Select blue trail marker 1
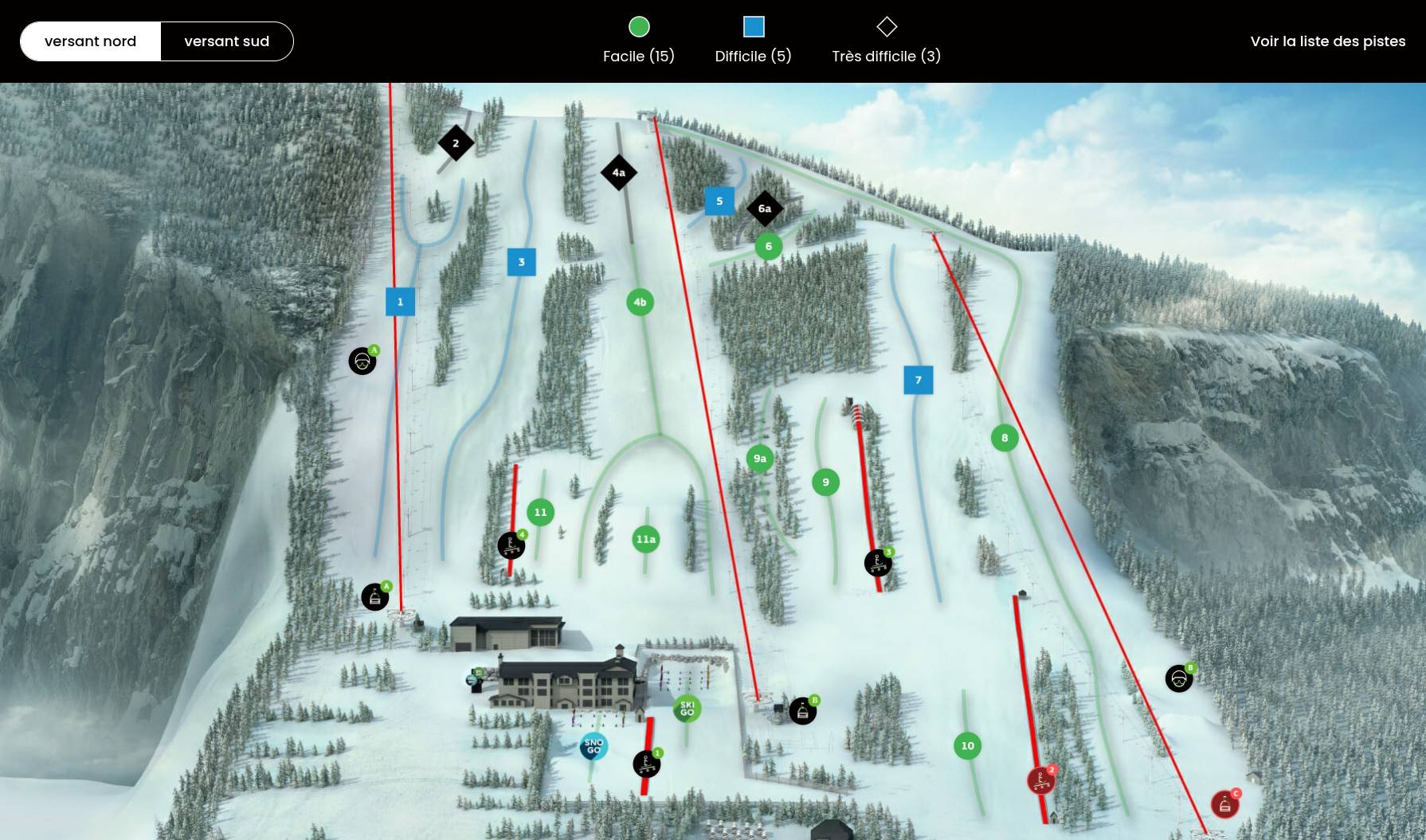1426x840 pixels. coord(400,302)
